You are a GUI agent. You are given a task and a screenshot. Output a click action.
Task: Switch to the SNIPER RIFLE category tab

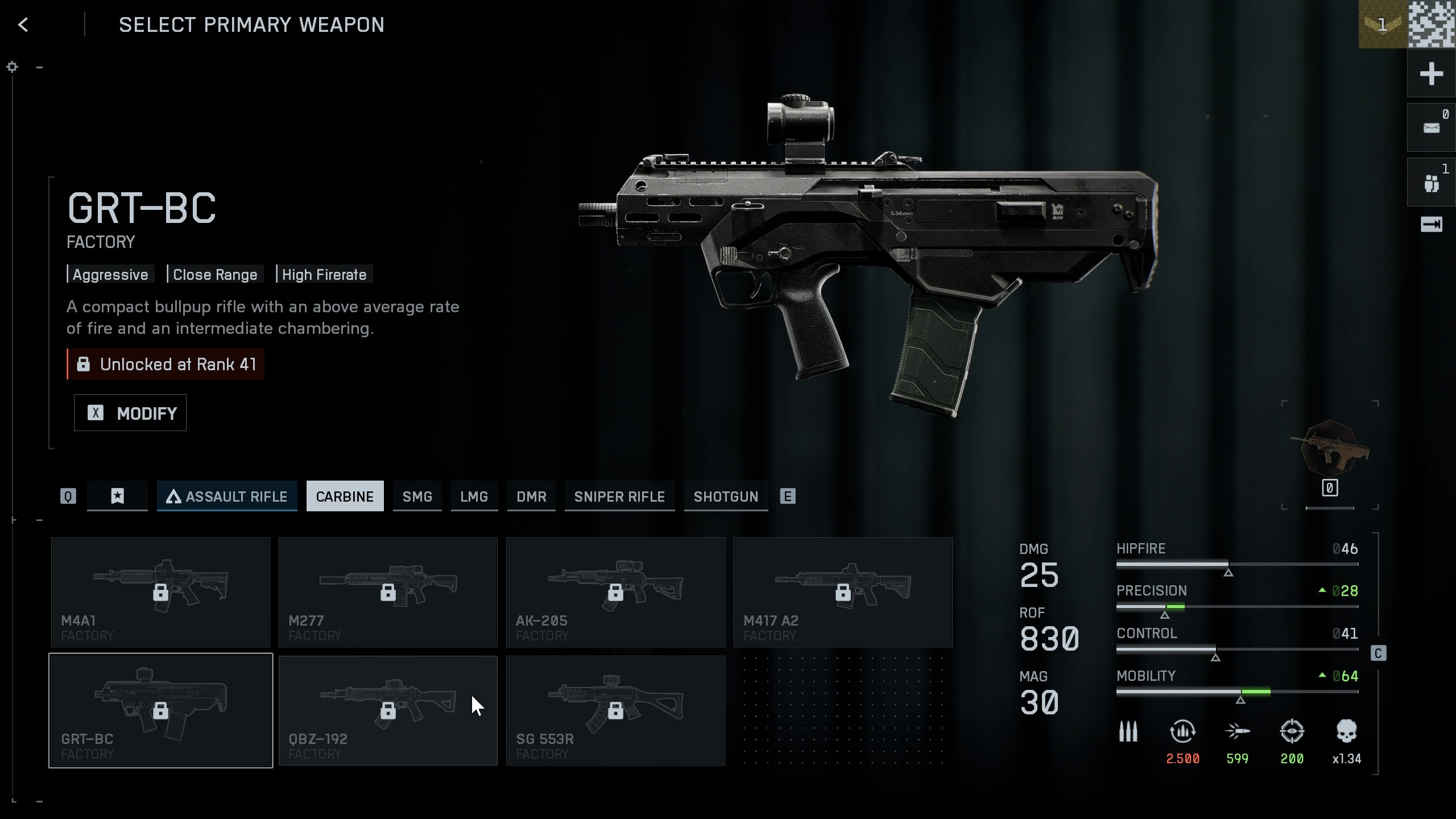point(619,496)
